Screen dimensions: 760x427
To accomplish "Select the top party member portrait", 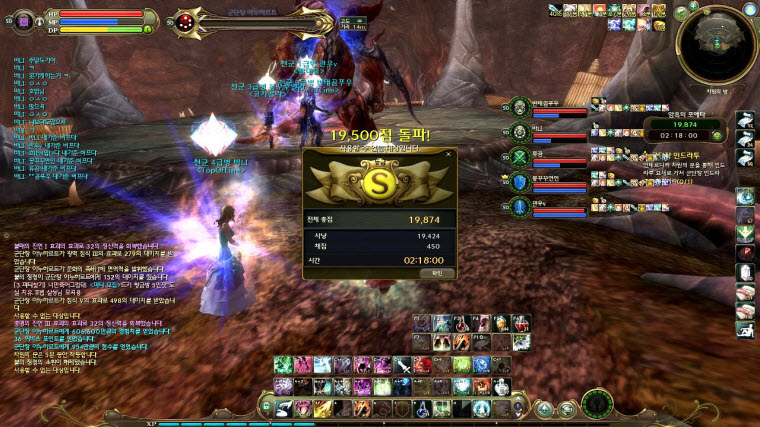I will coord(520,107).
